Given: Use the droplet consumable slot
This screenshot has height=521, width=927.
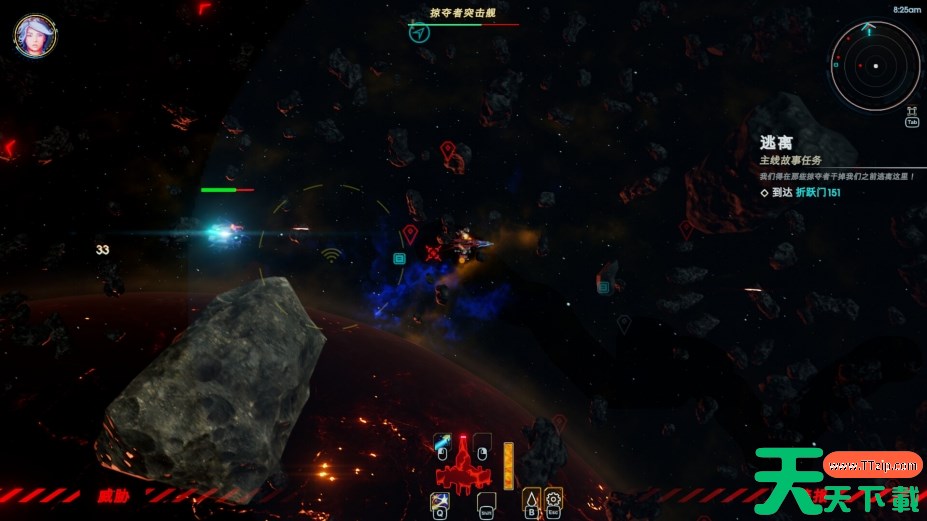Looking at the screenshot, I should [x=531, y=498].
